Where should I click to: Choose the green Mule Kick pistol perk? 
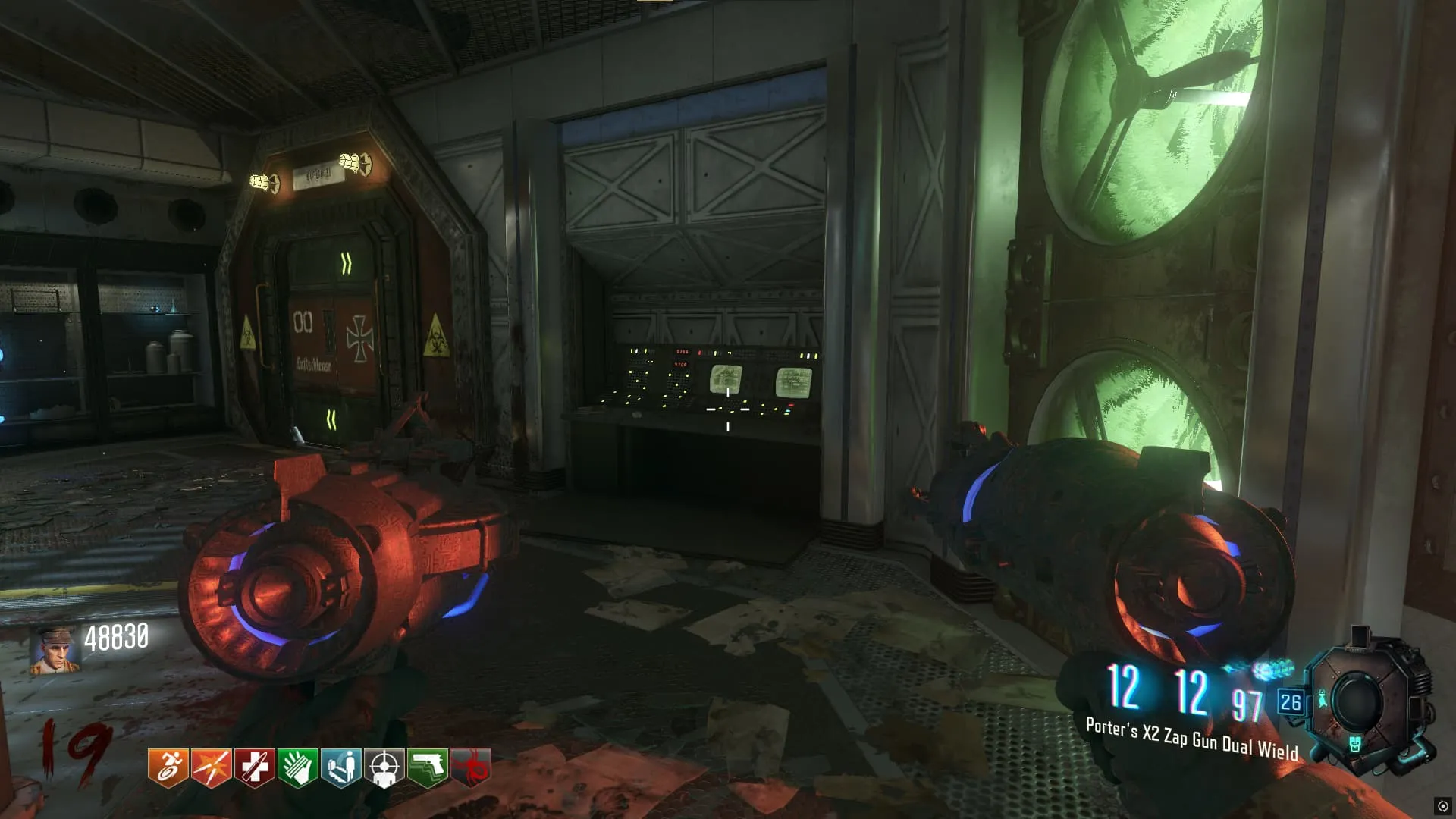pyautogui.click(x=428, y=767)
